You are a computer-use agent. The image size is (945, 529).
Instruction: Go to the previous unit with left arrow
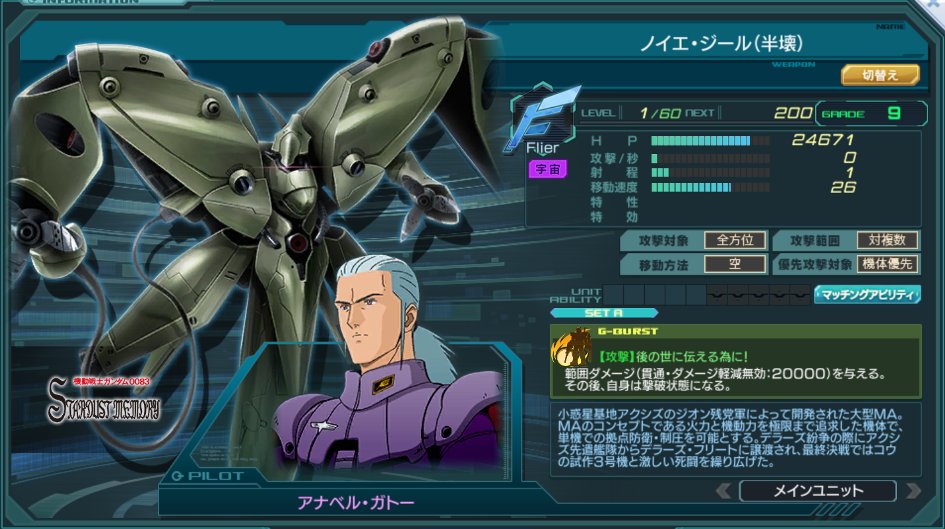click(x=723, y=491)
